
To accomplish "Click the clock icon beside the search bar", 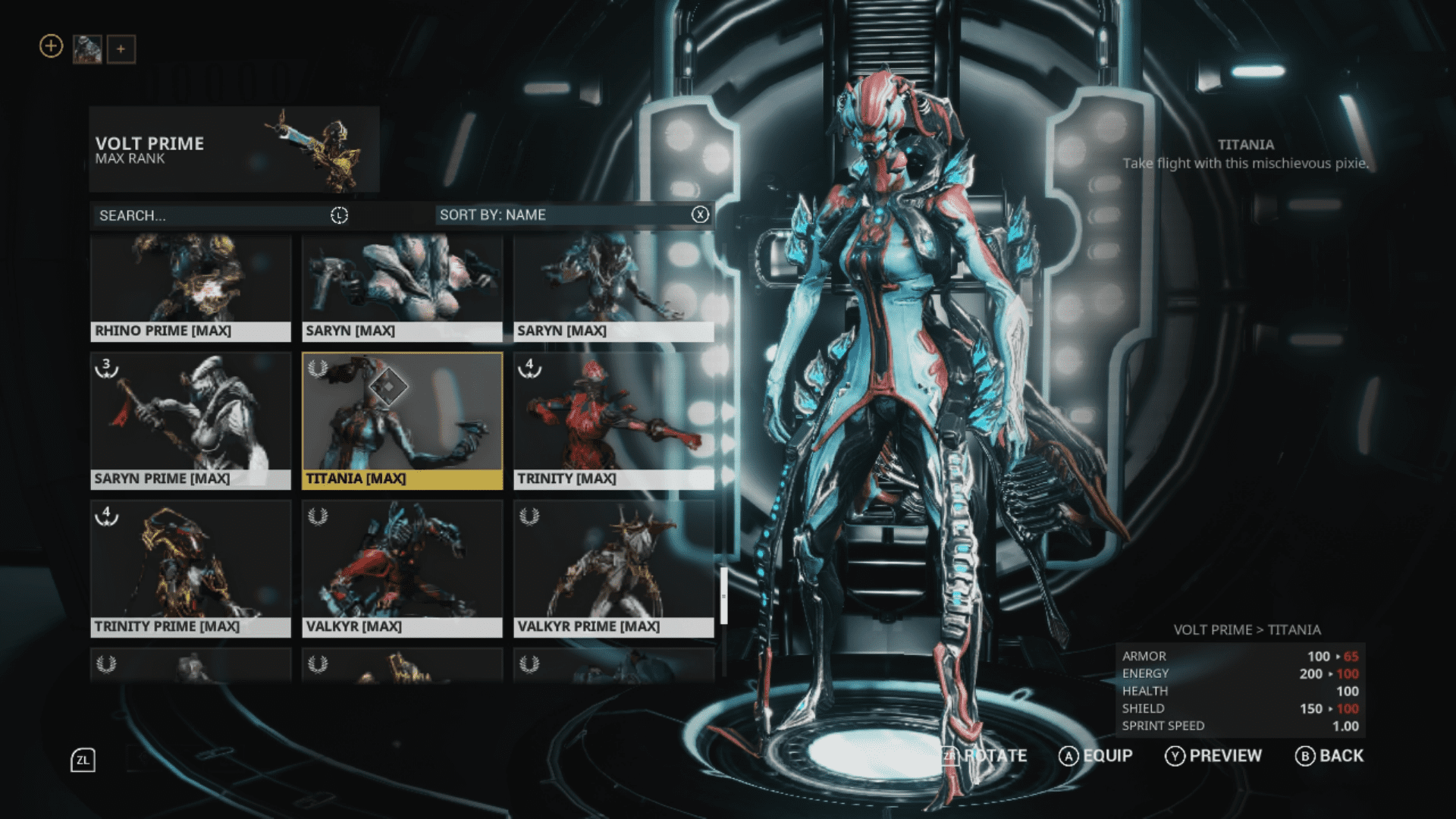I will click(x=340, y=215).
